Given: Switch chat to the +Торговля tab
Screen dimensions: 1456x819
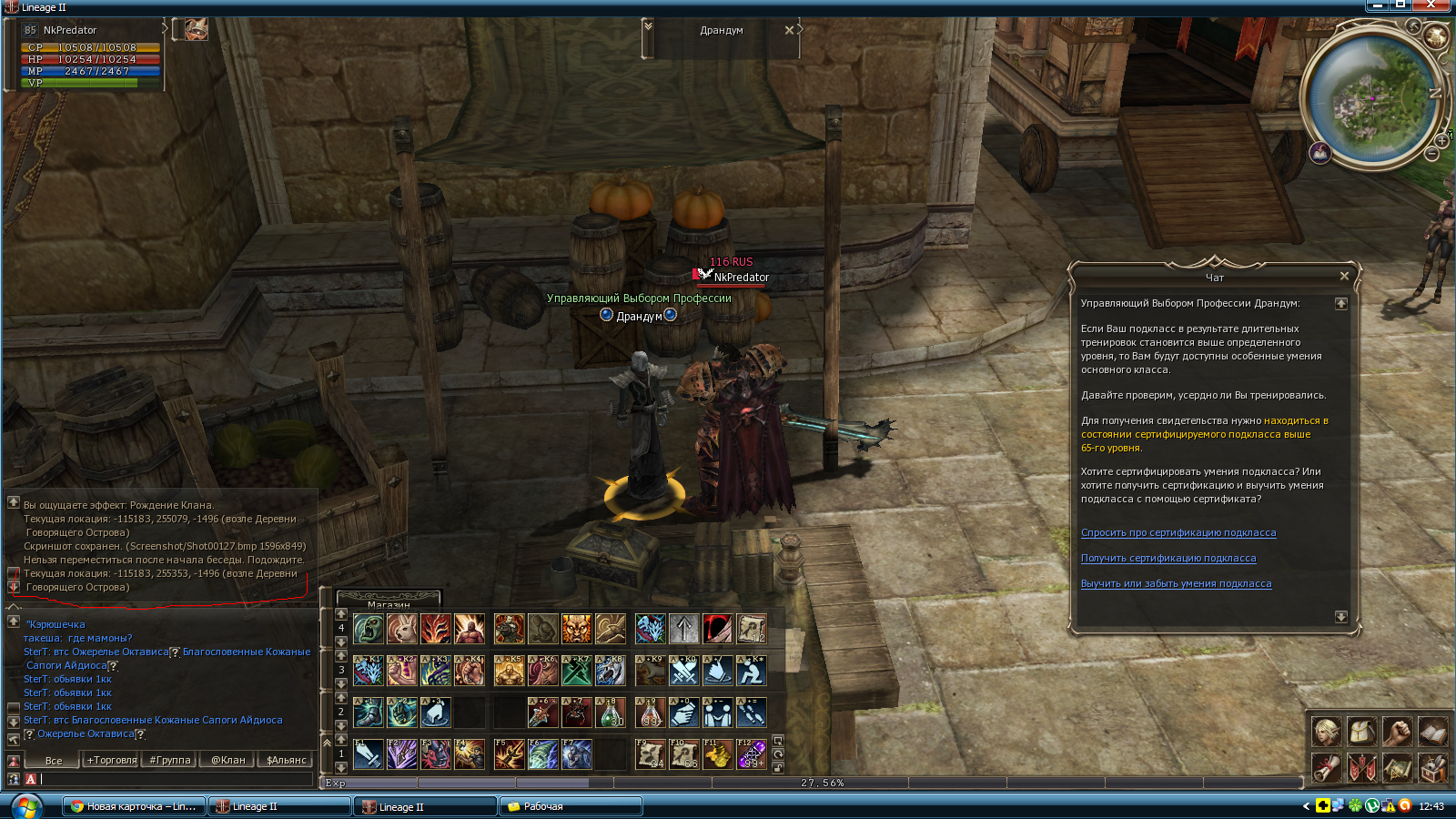Looking at the screenshot, I should (x=111, y=760).
